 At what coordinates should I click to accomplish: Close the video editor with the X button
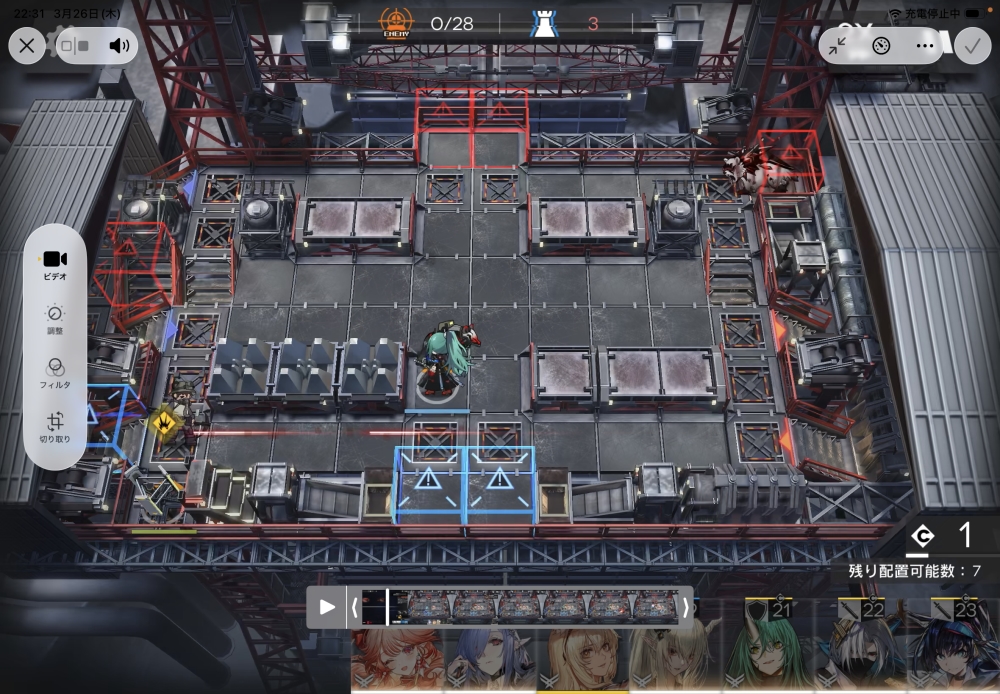[27, 45]
